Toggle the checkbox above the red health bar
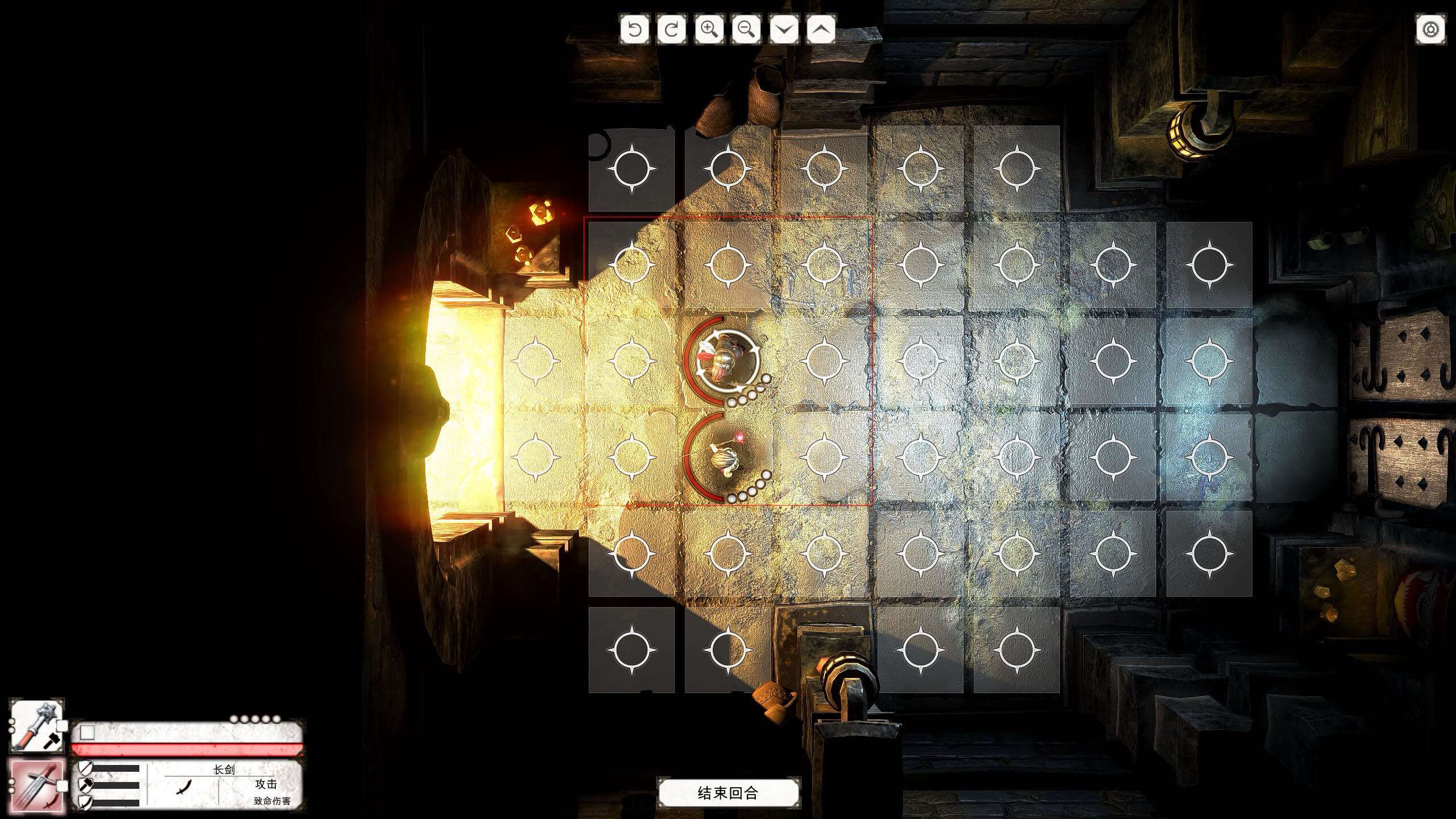This screenshot has width=1456, height=819. click(87, 732)
